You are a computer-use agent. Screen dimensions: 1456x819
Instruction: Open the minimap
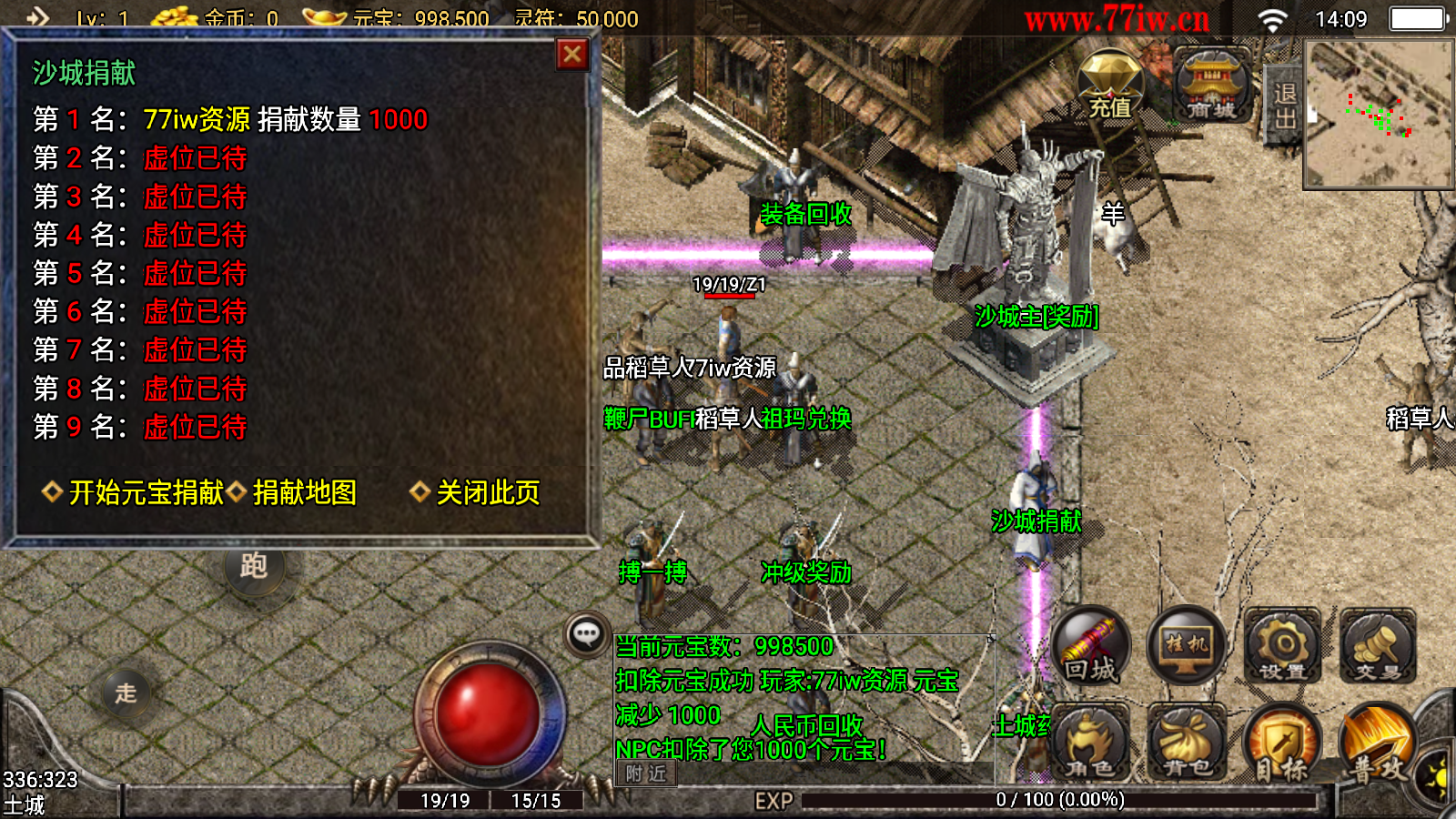tap(1379, 114)
